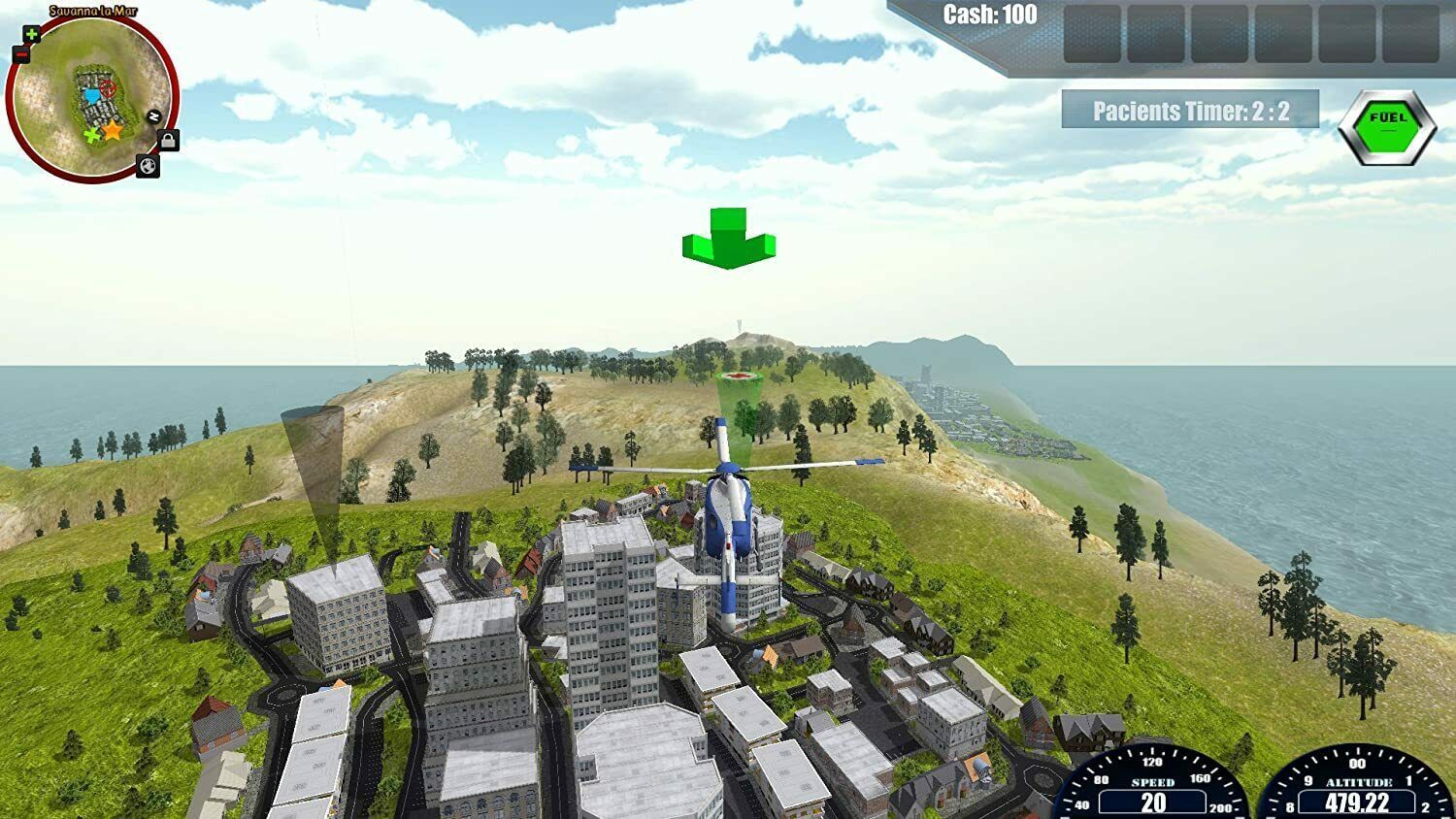Click the orange star marker on the minimap
This screenshot has width=1456, height=819.
[x=113, y=130]
